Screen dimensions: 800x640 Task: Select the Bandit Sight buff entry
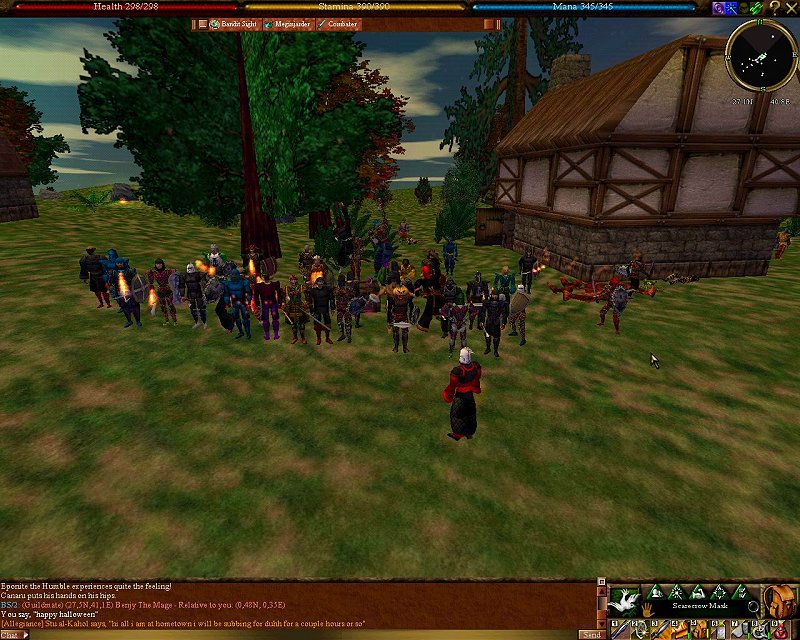click(232, 24)
